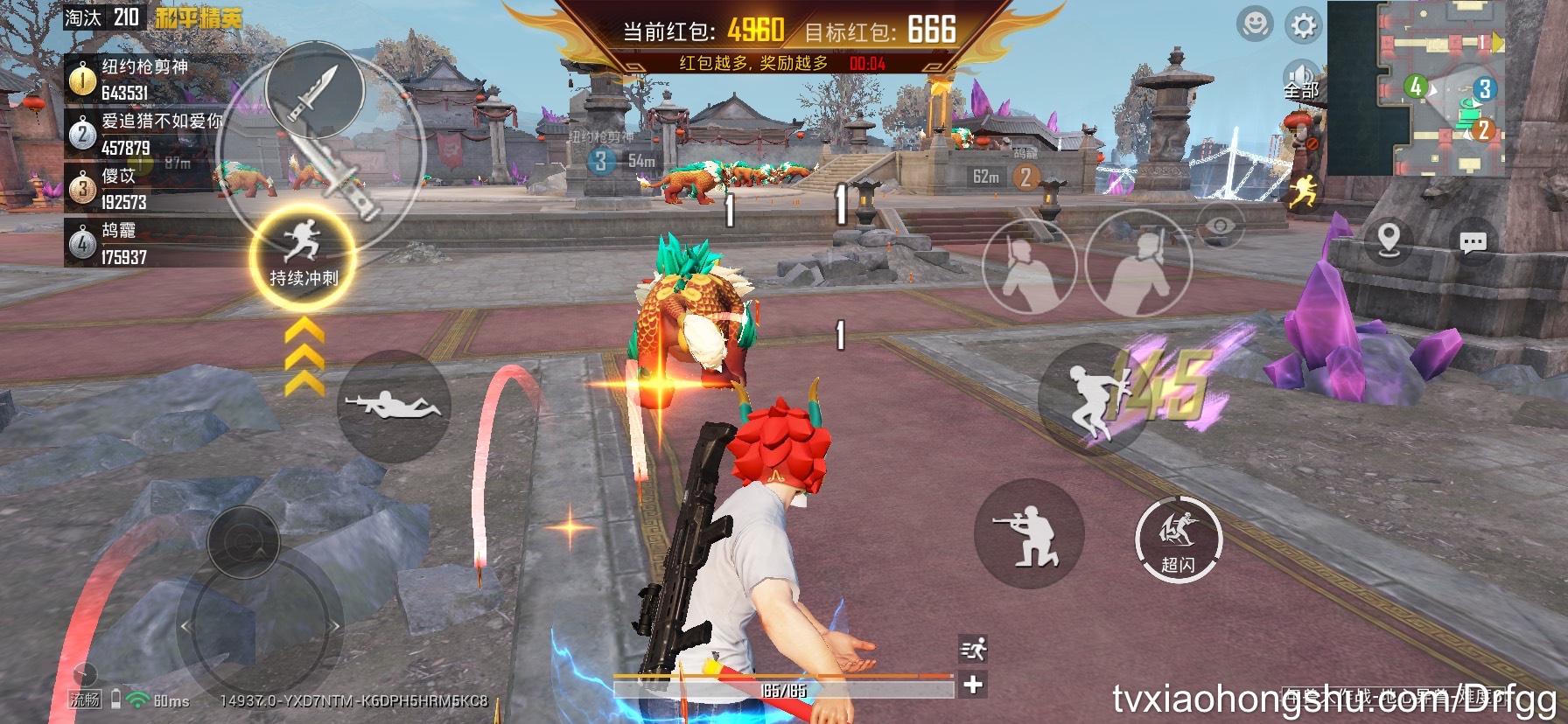Tap the yellow running figure icon
This screenshot has height=724, width=1568.
(1303, 191)
